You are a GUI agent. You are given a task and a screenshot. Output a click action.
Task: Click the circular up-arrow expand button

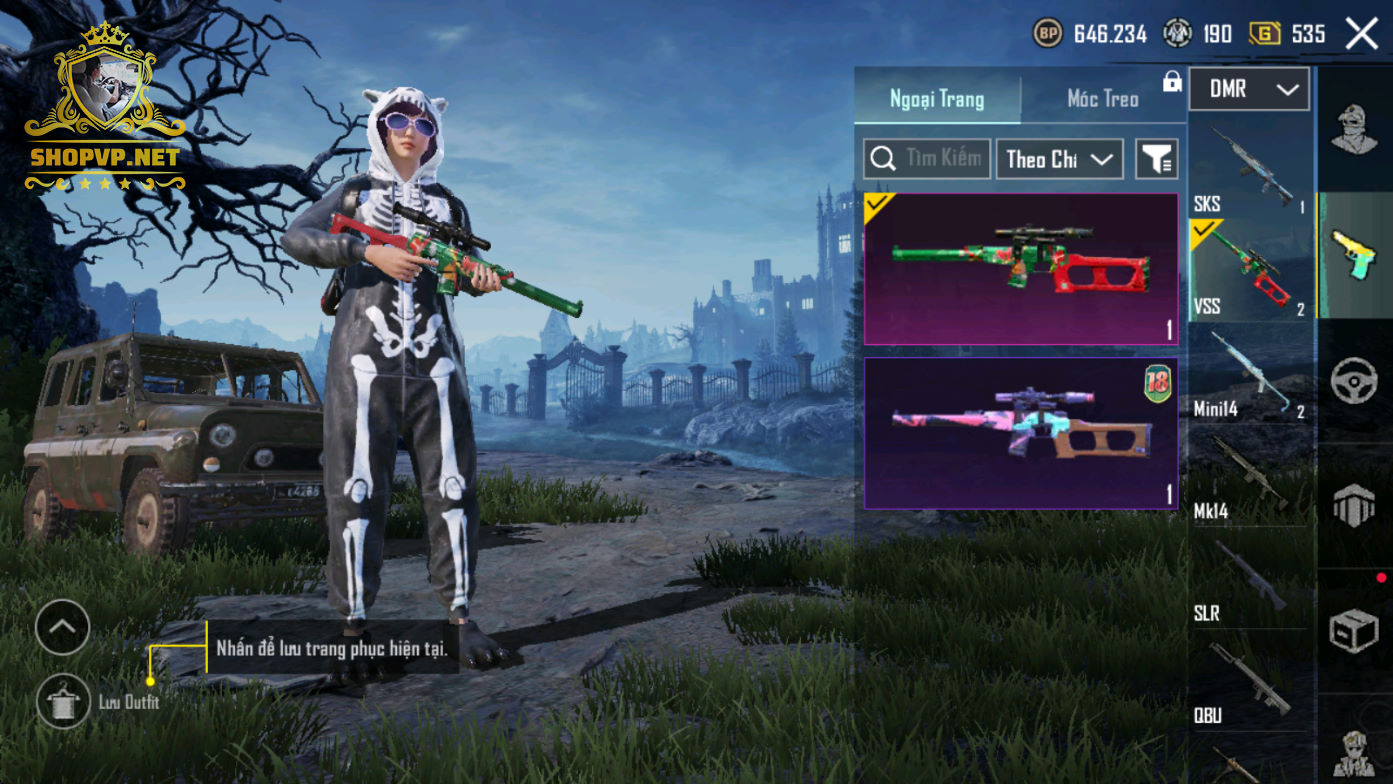(62, 627)
